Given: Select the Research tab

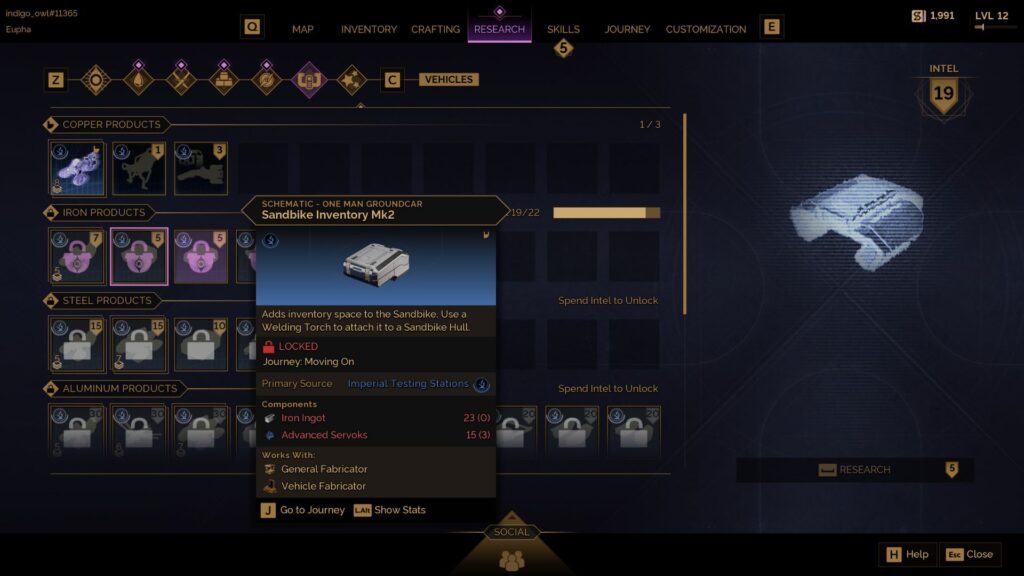Looking at the screenshot, I should (499, 29).
